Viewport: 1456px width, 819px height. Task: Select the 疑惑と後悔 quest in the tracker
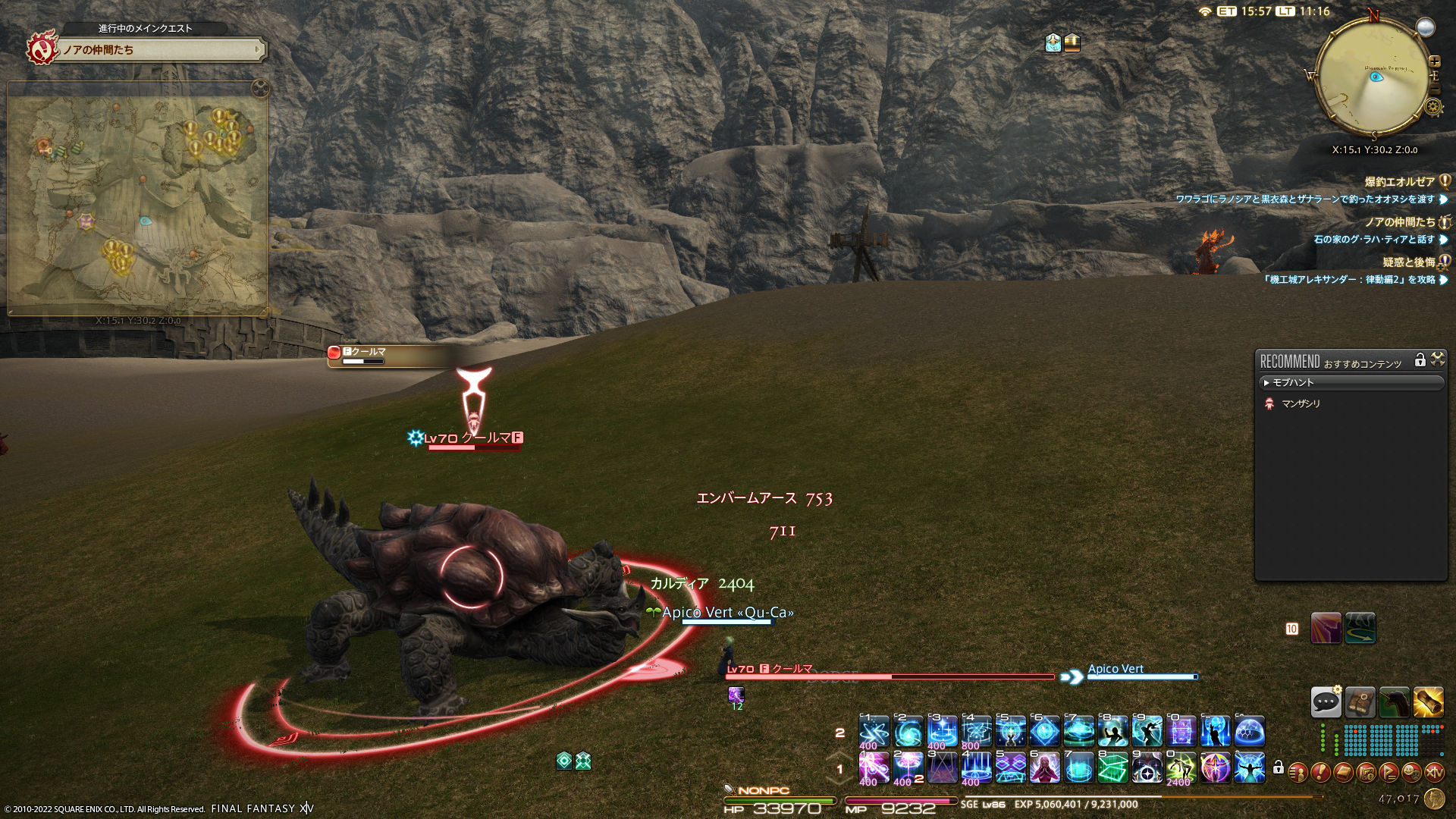(1408, 262)
